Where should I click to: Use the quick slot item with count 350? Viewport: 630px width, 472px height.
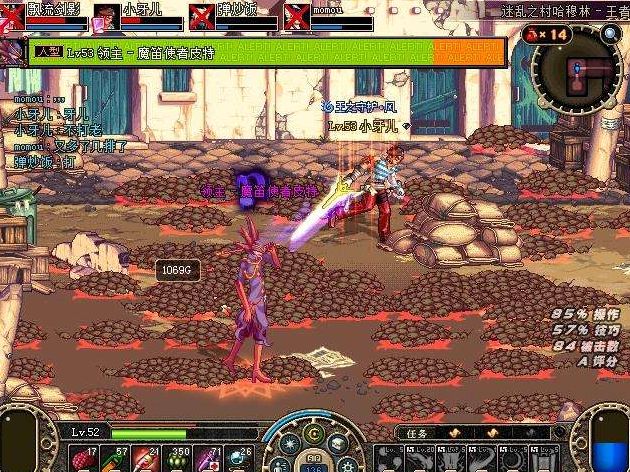click(x=175, y=458)
